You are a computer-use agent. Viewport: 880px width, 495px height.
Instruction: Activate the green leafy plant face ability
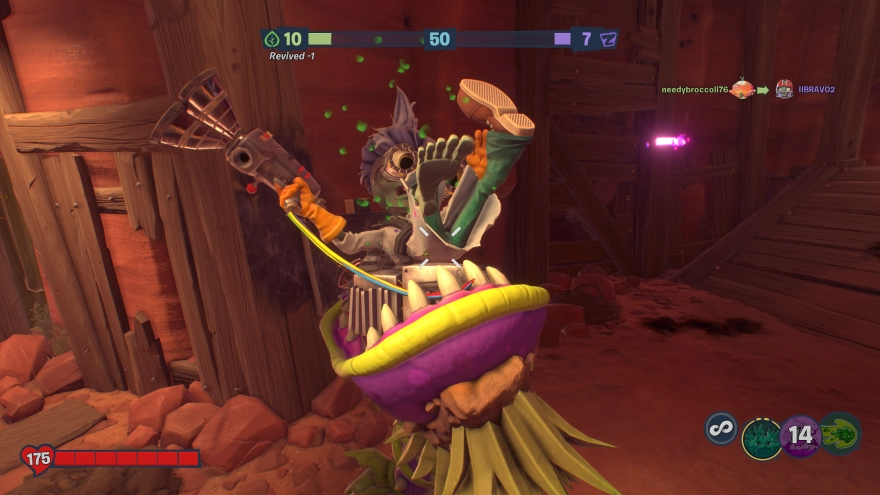761,437
